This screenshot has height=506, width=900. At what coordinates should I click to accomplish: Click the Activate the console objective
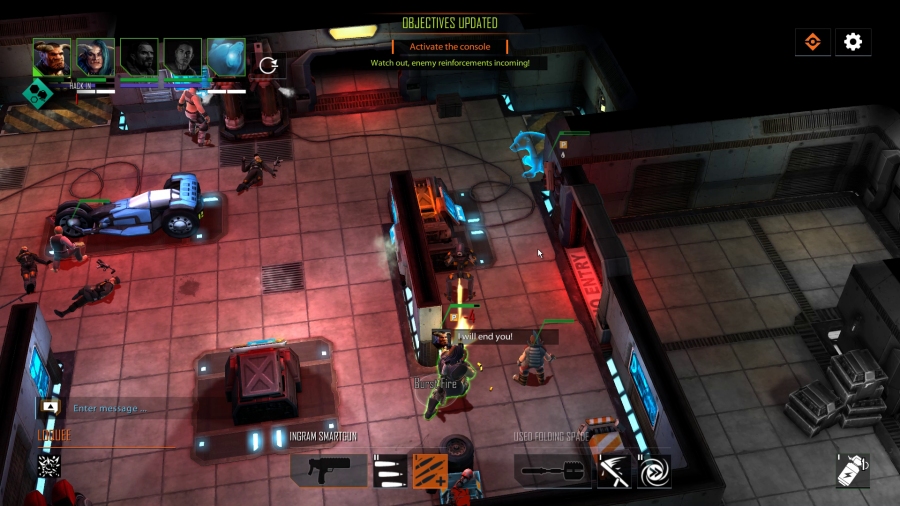point(449,46)
